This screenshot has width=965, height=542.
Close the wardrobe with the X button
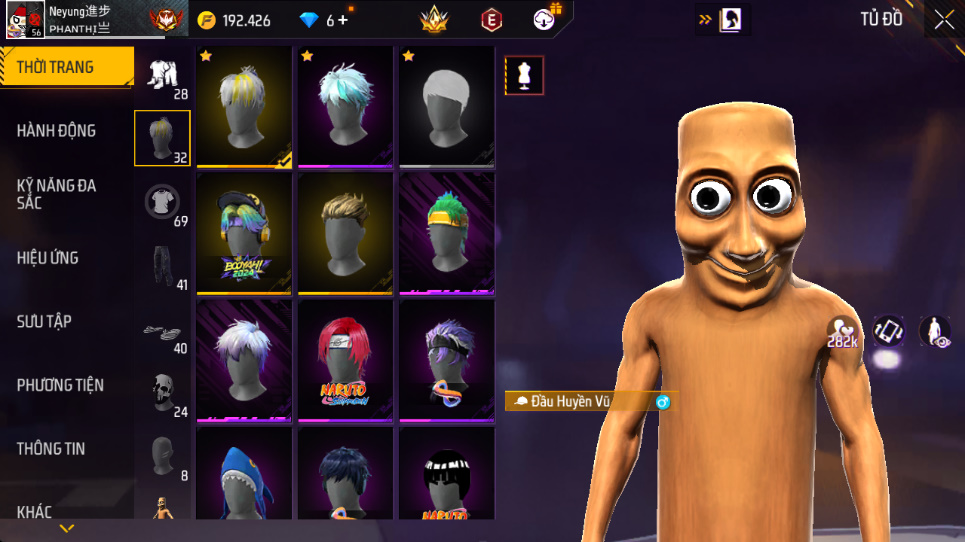(x=944, y=20)
